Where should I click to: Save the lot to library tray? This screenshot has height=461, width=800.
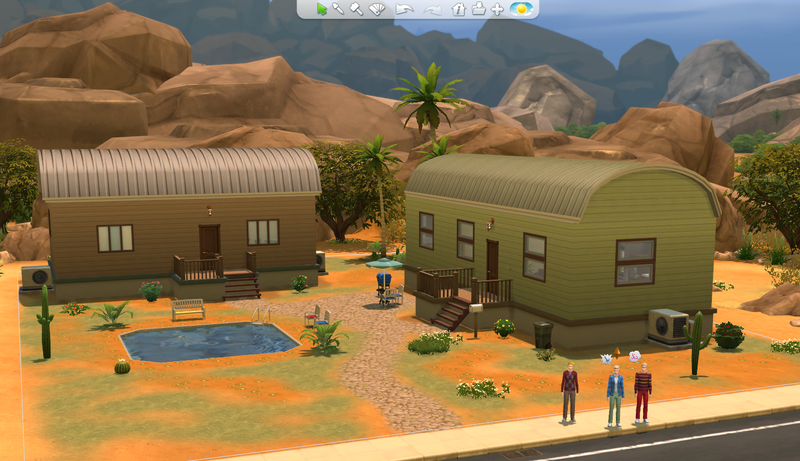[x=478, y=9]
